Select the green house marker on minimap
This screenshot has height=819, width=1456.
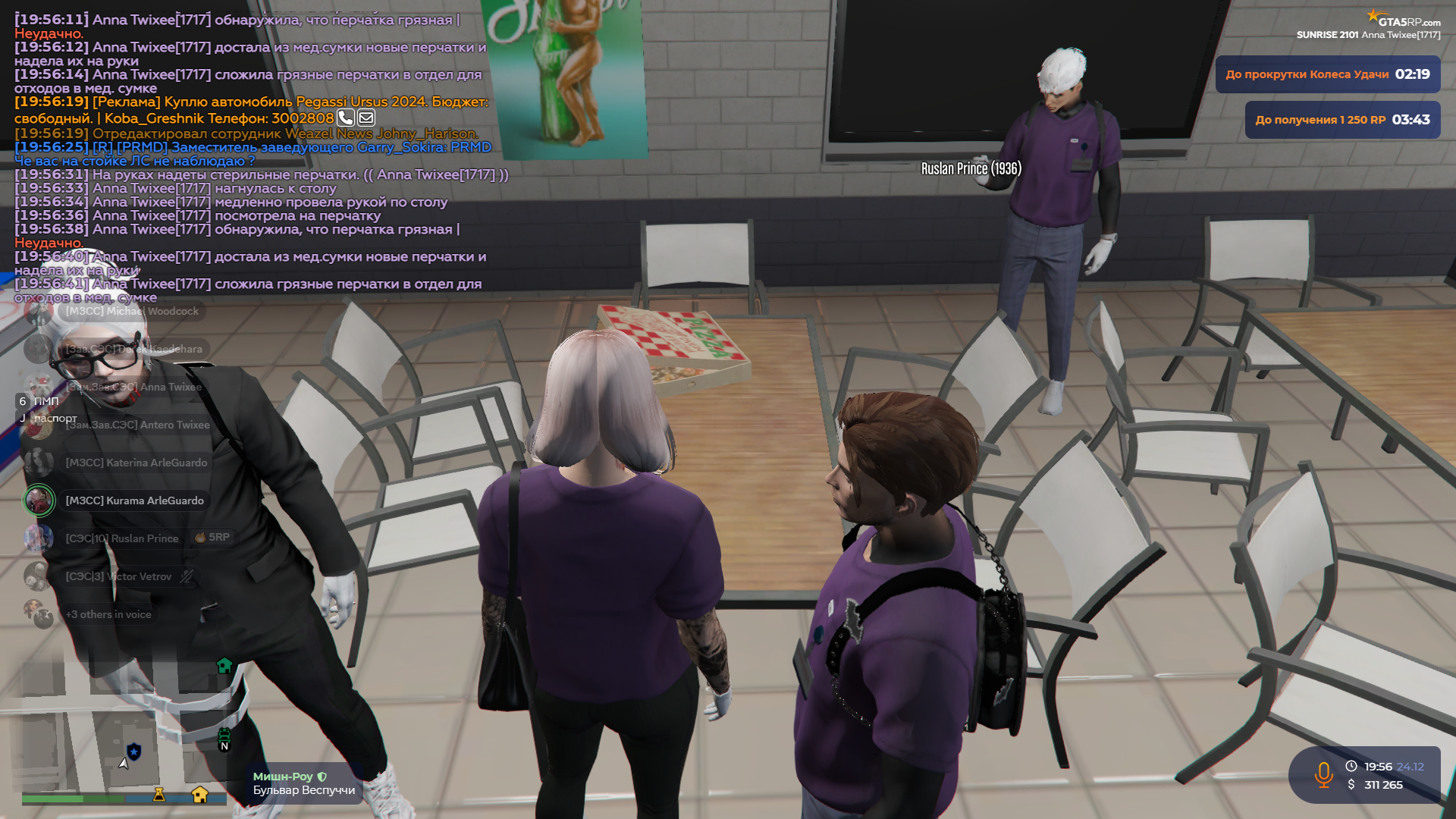pos(224,666)
